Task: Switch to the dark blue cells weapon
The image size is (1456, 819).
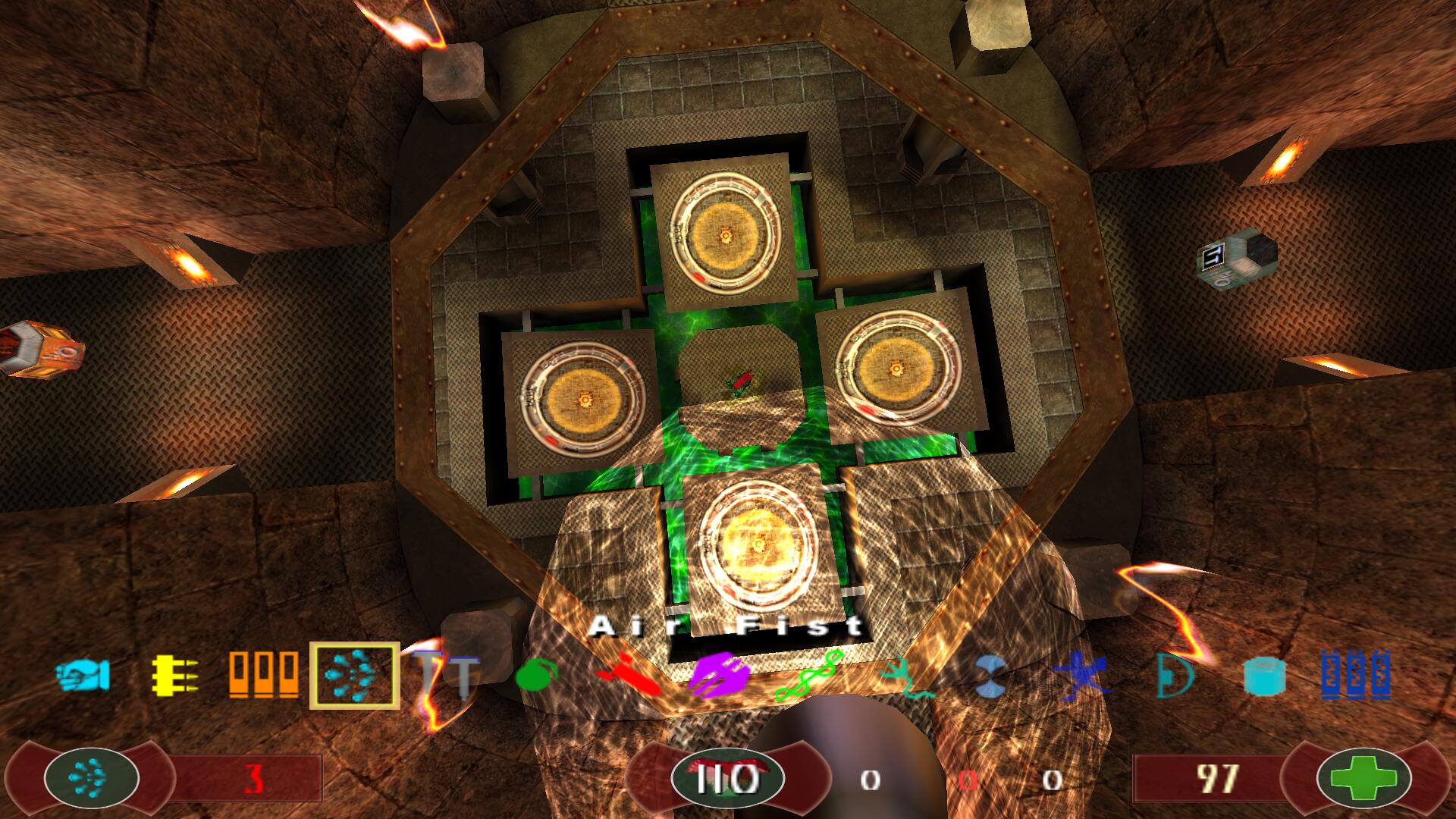Action: tap(1355, 674)
